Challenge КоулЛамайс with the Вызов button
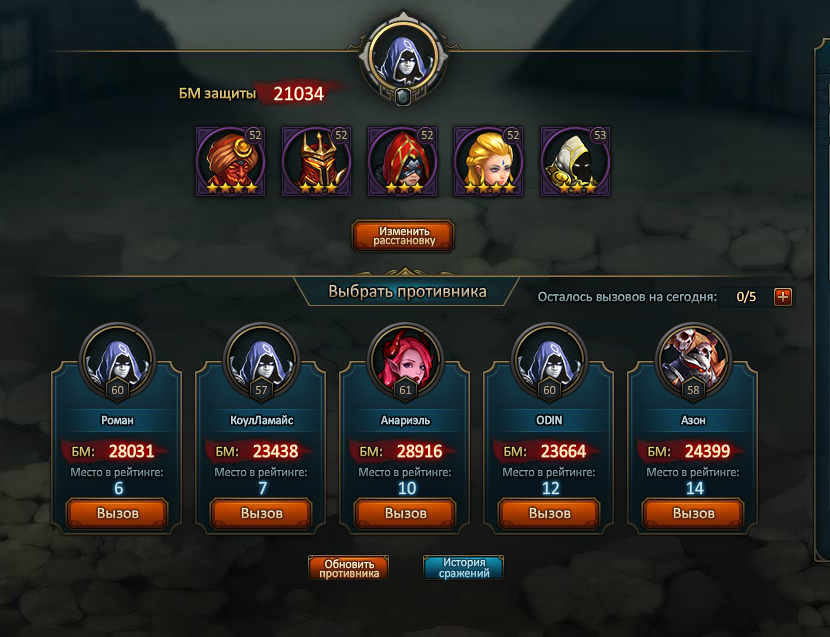The height and width of the screenshot is (637, 830). (x=261, y=513)
